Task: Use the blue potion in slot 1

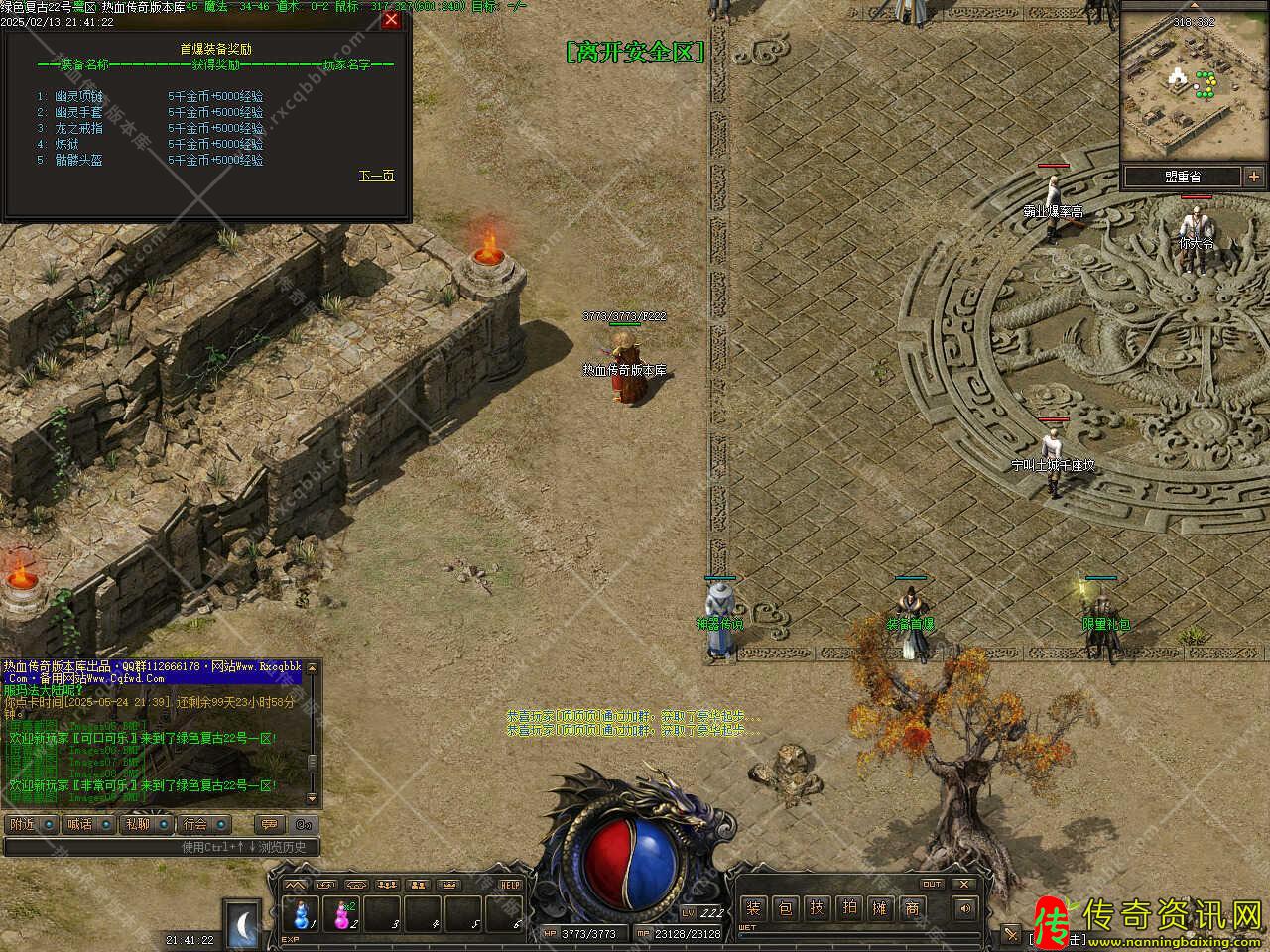Action: click(302, 912)
